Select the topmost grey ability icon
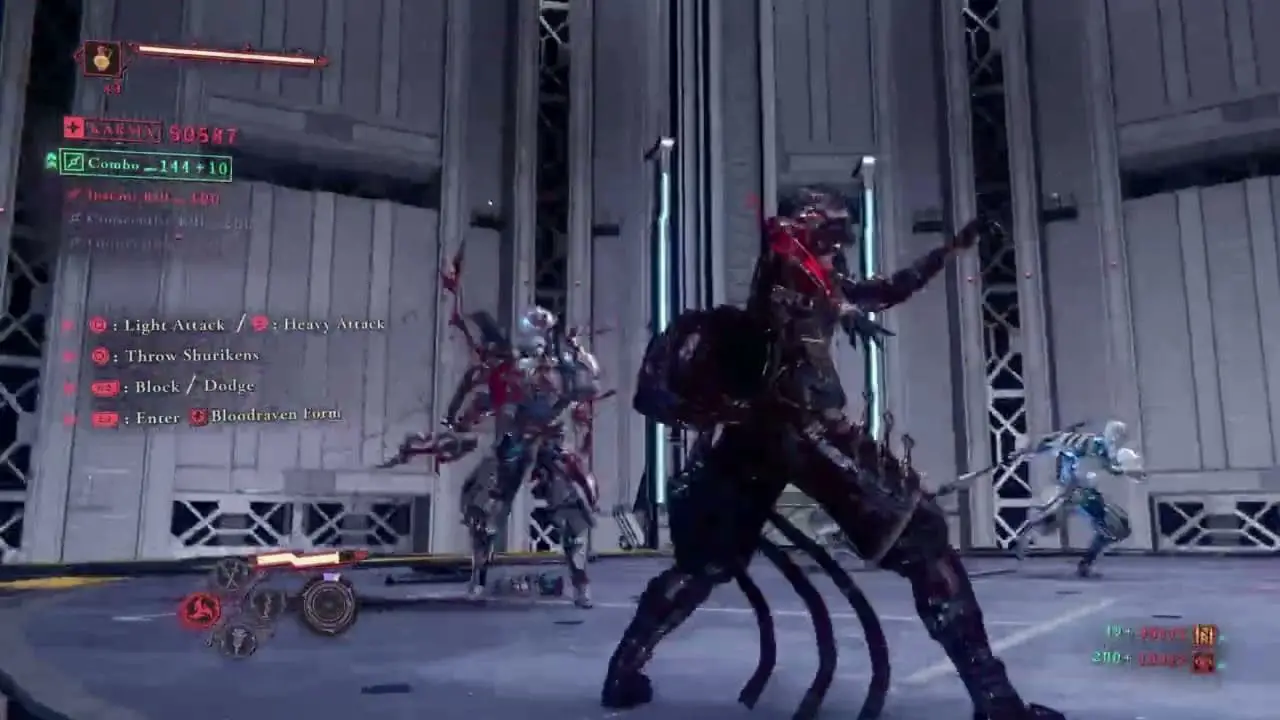Image resolution: width=1280 pixels, height=720 pixels. point(233,574)
